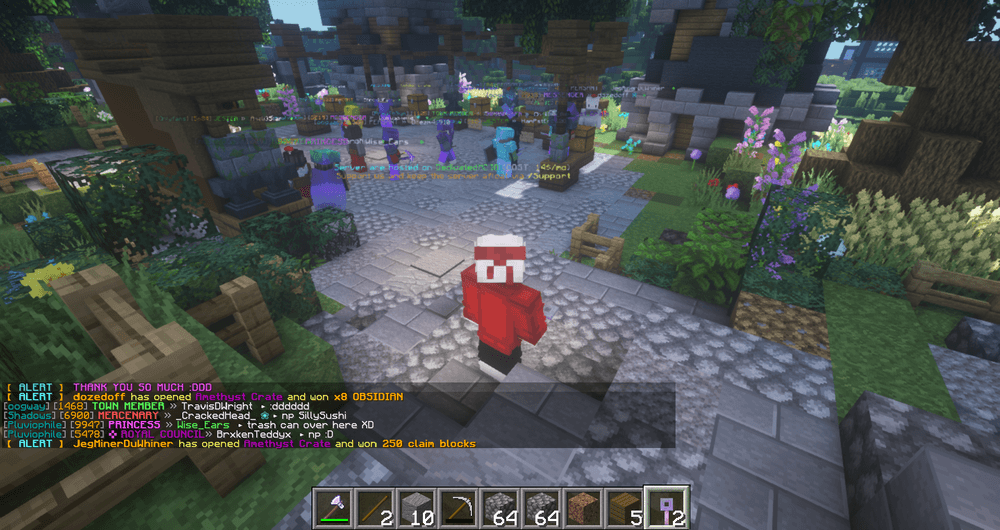Select the dirt block slot
The height and width of the screenshot is (530, 1000).
click(x=581, y=507)
